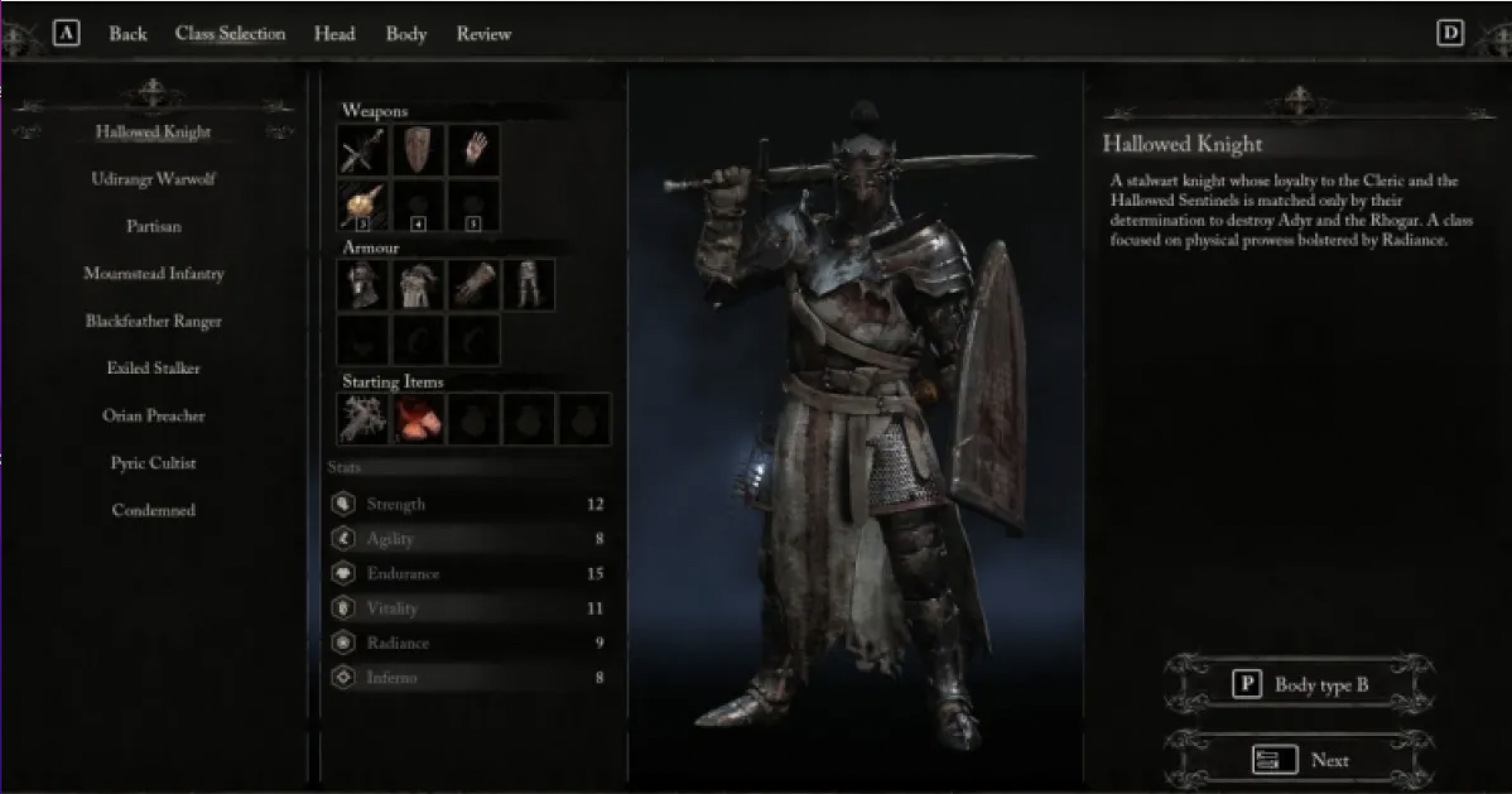Toggle Body type B
Screen dimensions: 1512x794
click(x=1319, y=684)
